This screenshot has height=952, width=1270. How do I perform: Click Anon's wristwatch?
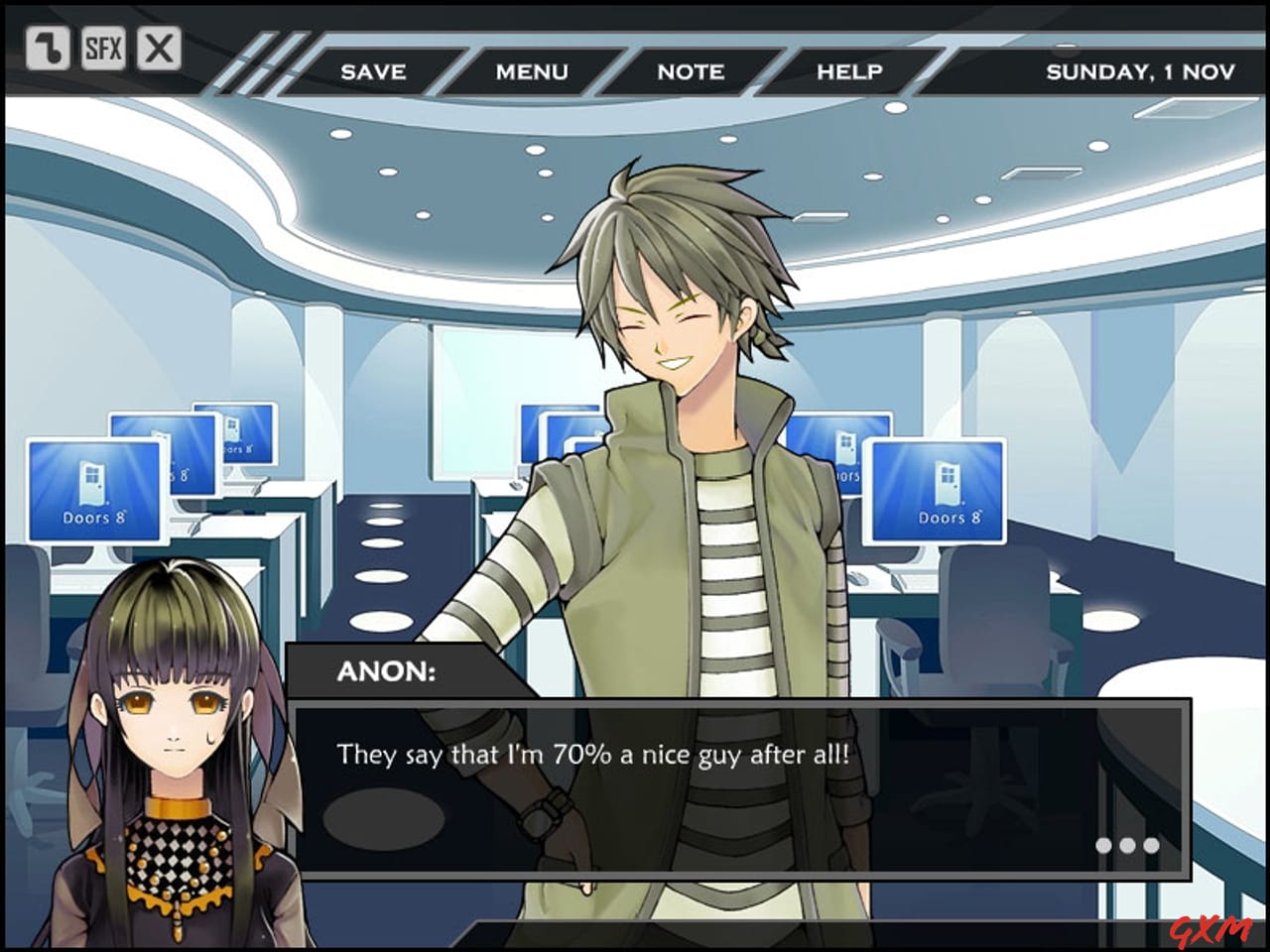(541, 819)
